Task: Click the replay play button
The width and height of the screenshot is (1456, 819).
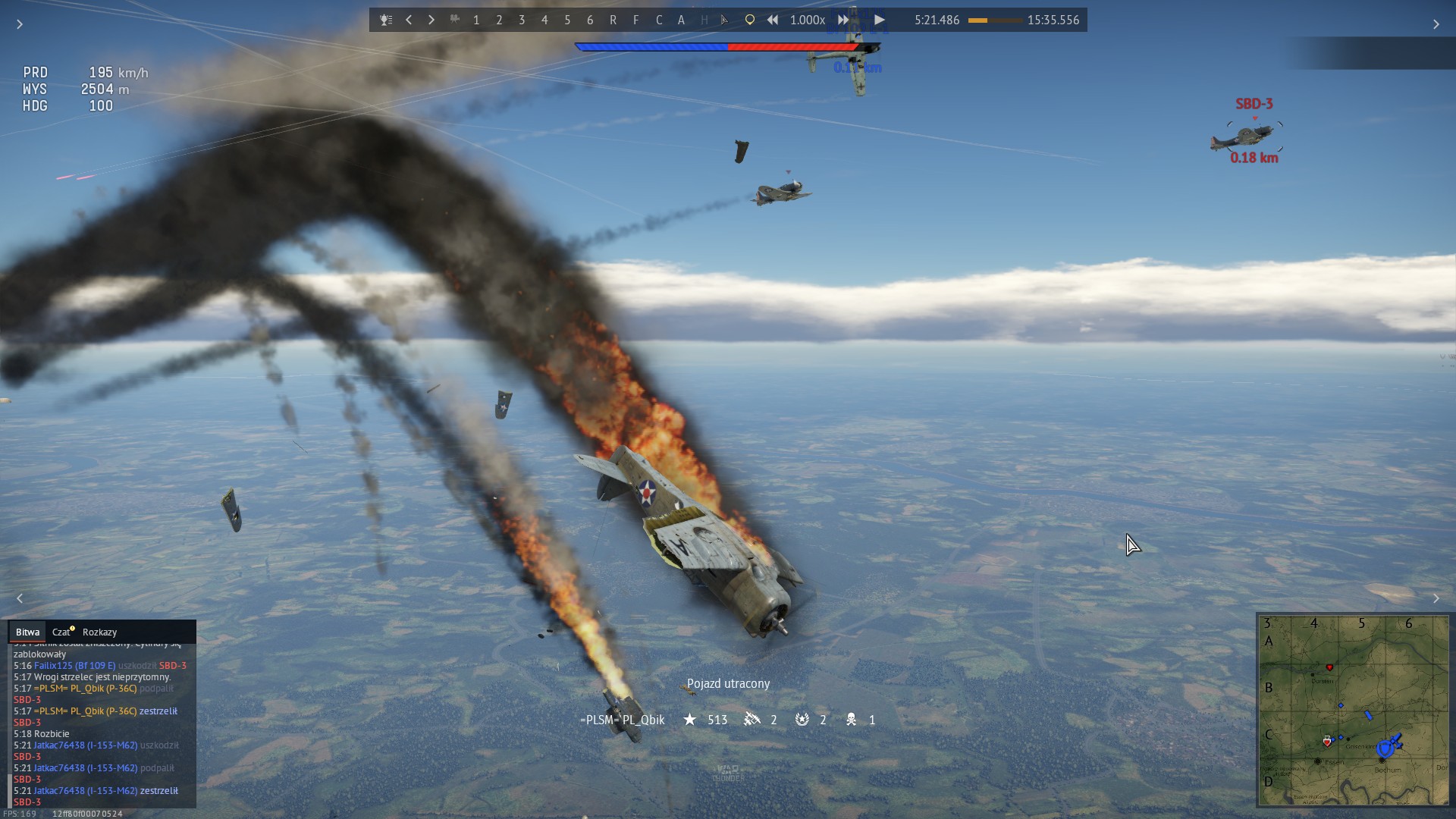Action: coord(880,20)
